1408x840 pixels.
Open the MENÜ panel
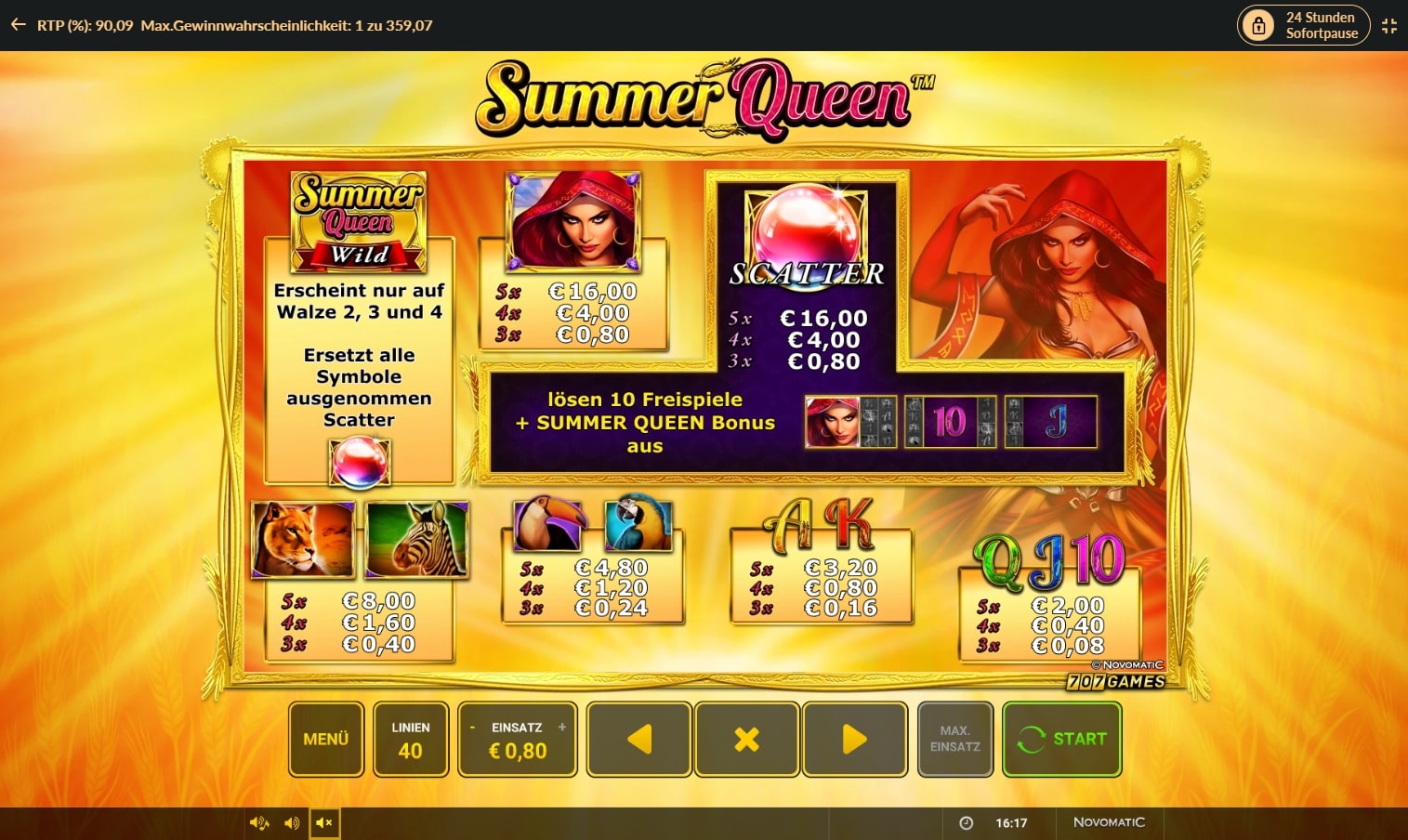coord(325,739)
